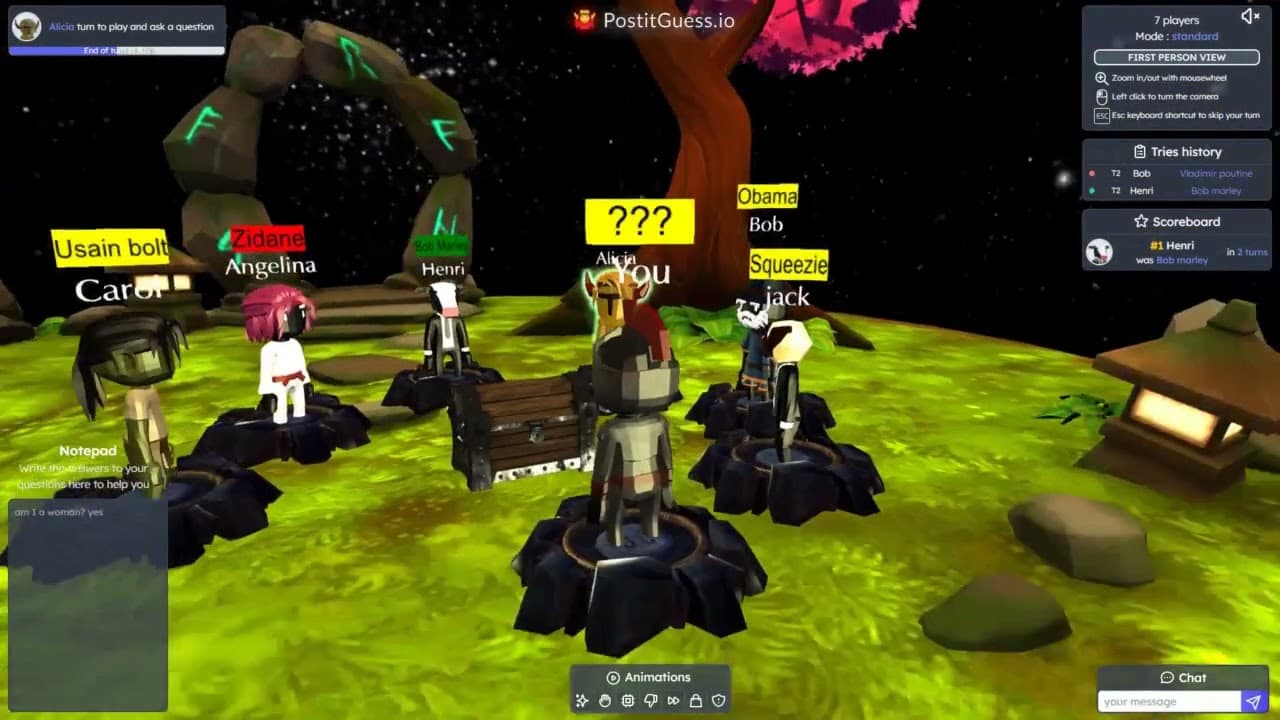Toggle FIRST PERSON VIEW mode
This screenshot has height=720, width=1280.
click(1176, 57)
